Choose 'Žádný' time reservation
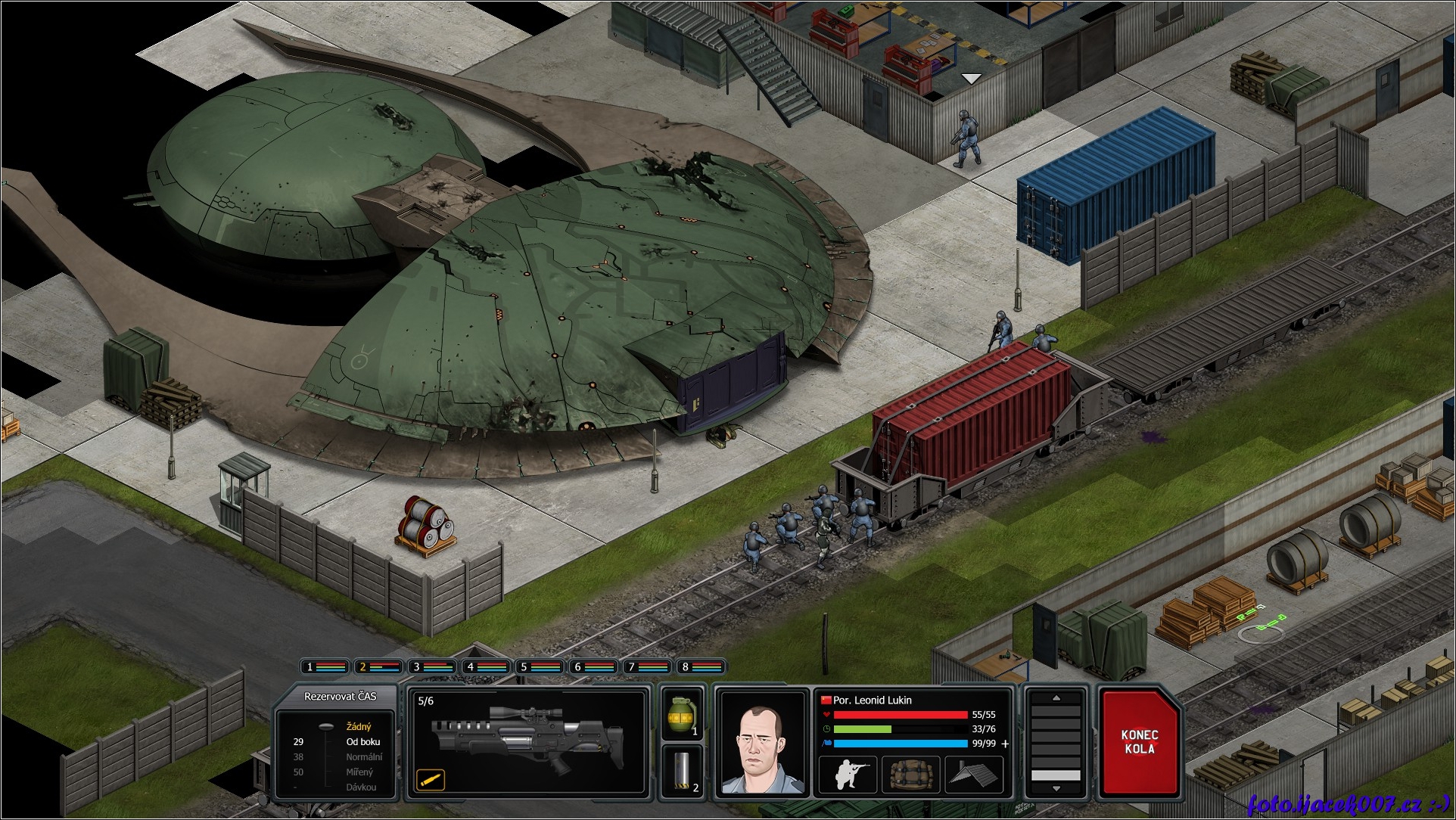The image size is (1456, 820). pos(358,727)
